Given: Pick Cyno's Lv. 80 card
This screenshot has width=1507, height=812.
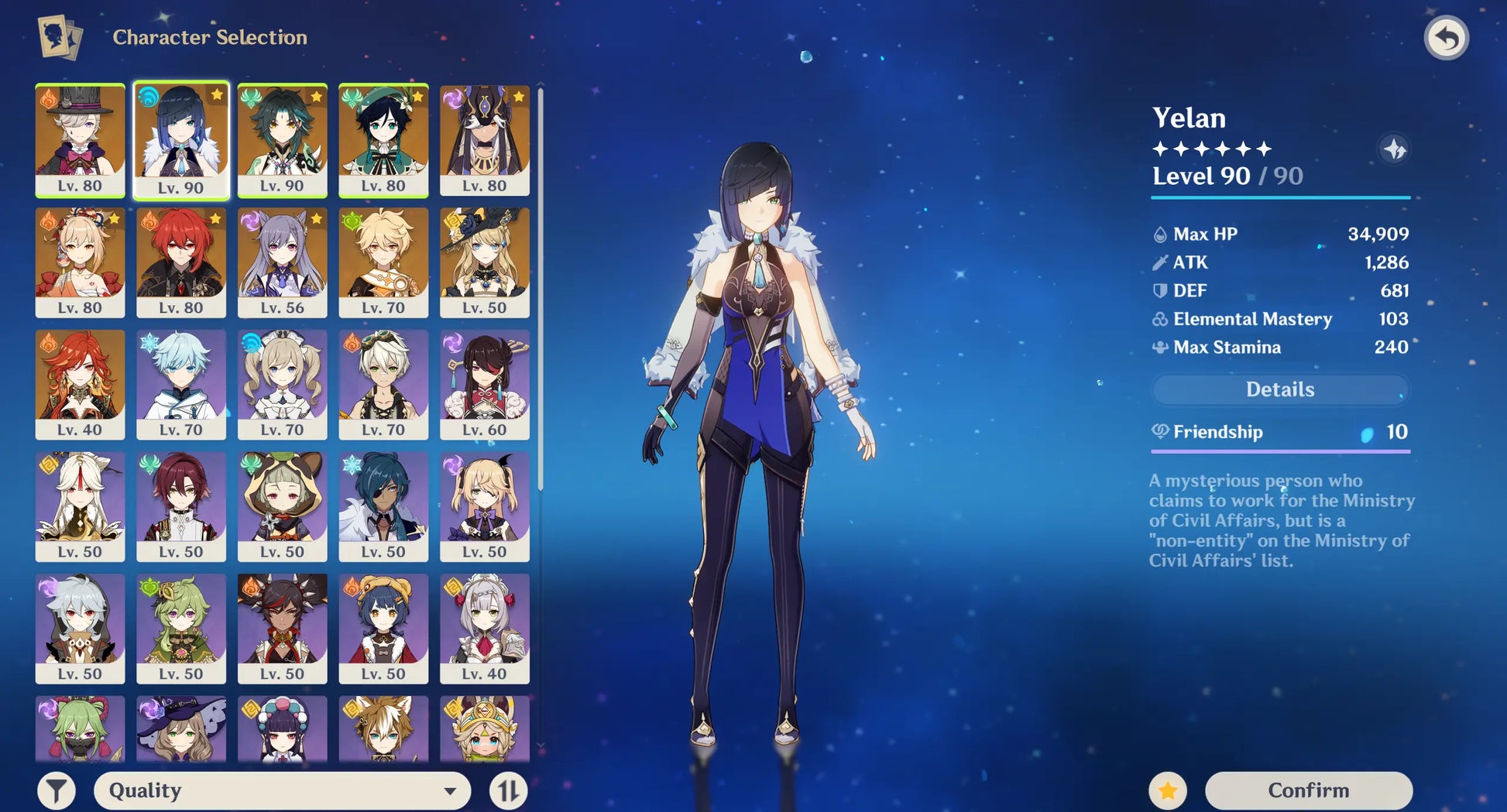Looking at the screenshot, I should [x=485, y=139].
